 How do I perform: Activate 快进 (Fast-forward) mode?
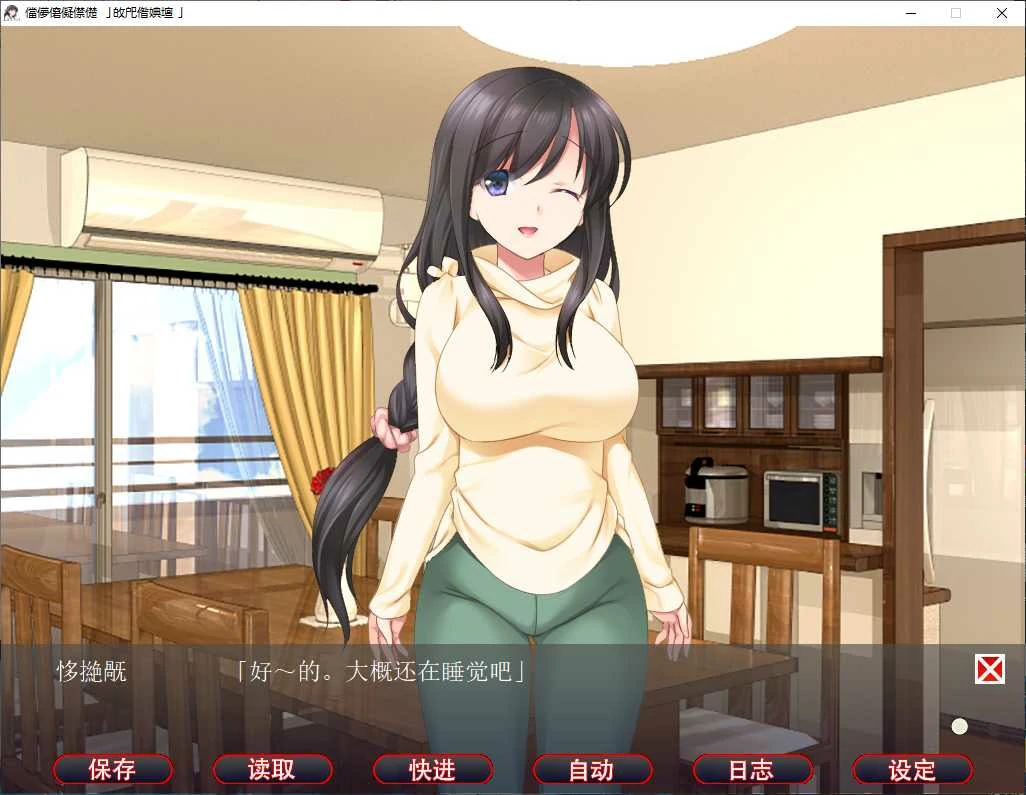tap(432, 769)
